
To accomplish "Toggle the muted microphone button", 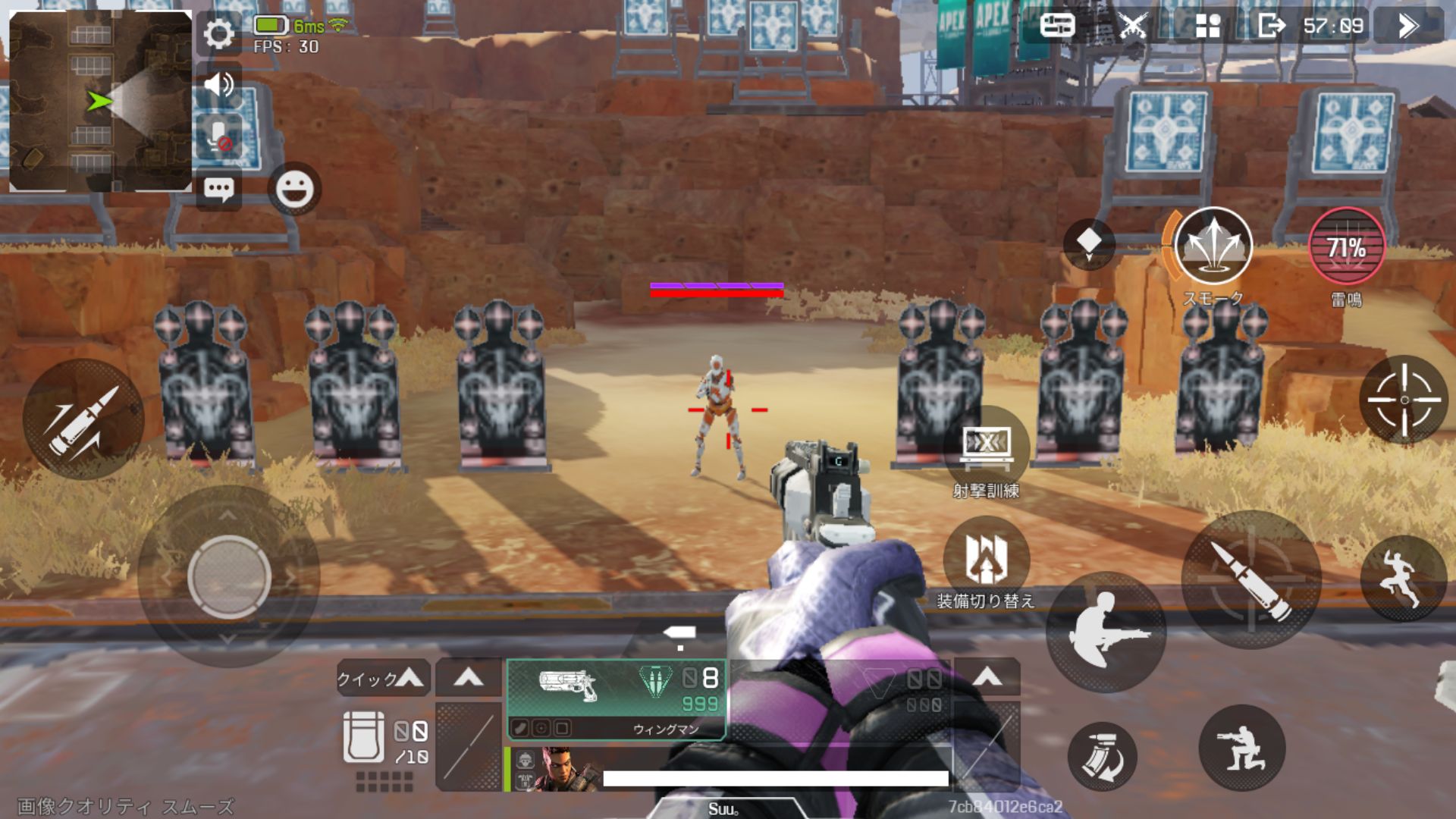I will click(x=219, y=136).
